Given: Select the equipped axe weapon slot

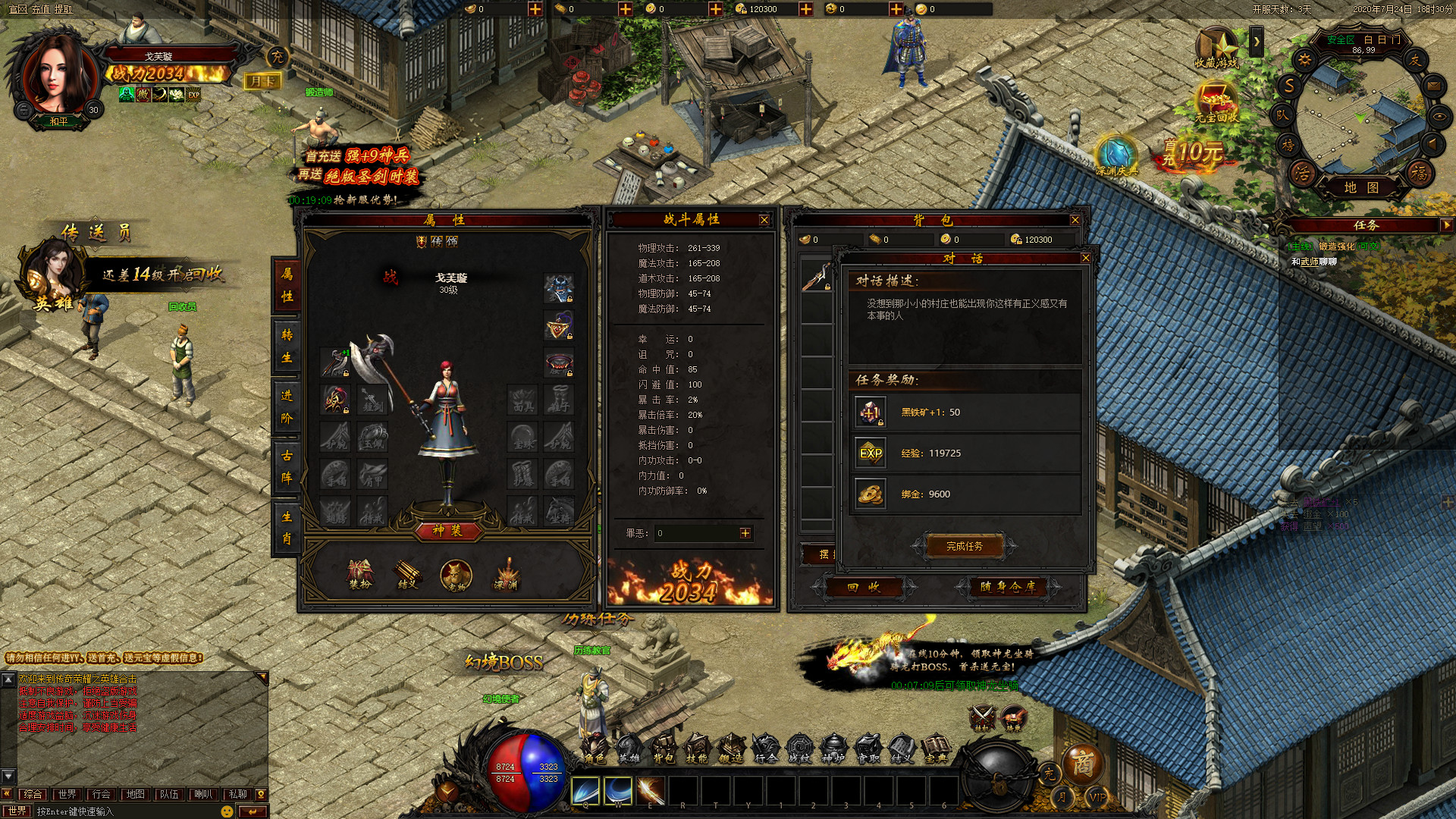Looking at the screenshot, I should pyautogui.click(x=334, y=362).
